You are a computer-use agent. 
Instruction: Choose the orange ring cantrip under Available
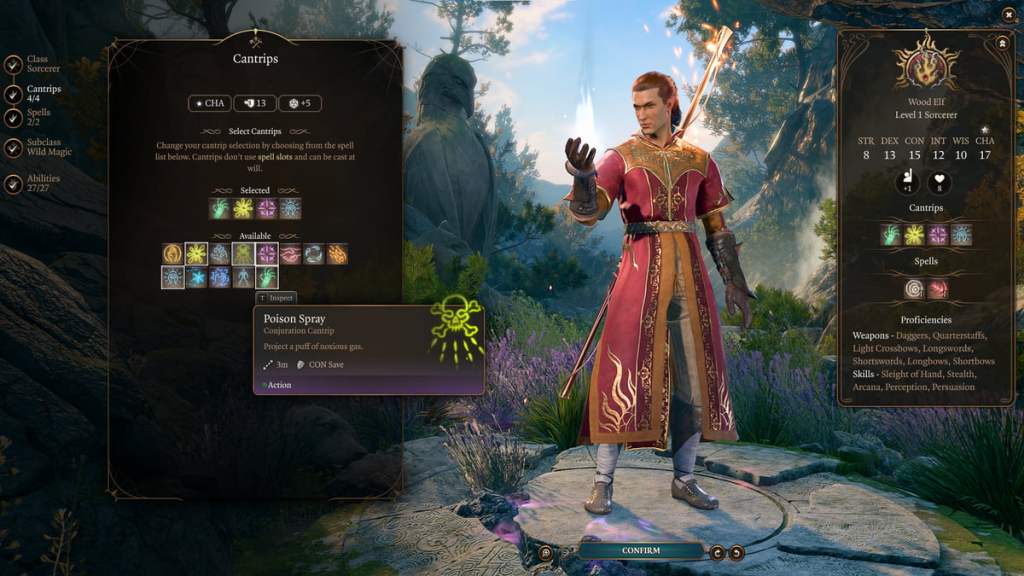(x=173, y=254)
